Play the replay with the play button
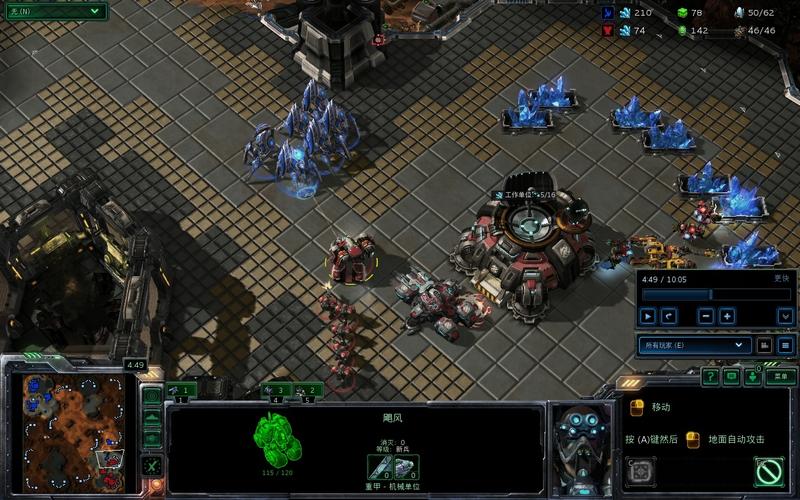The height and width of the screenshot is (500, 800). 647,316
